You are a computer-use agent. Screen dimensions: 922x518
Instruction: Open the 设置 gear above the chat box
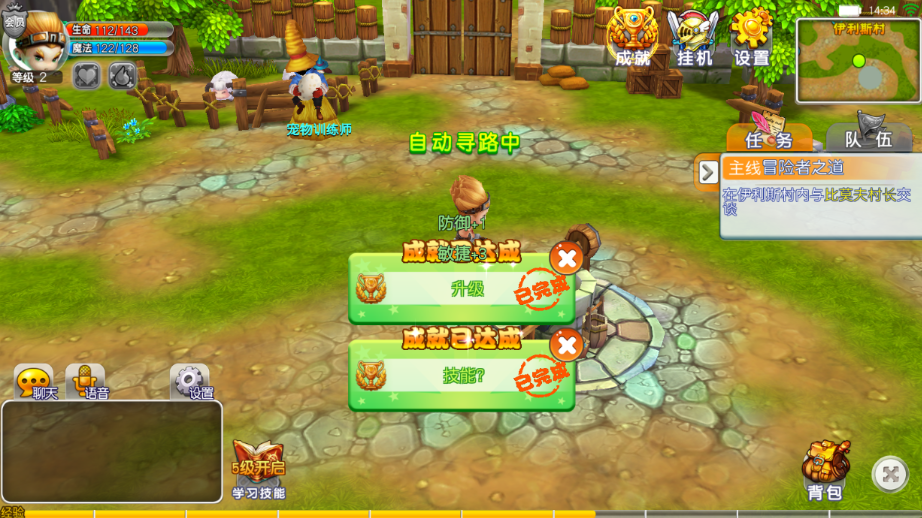pyautogui.click(x=190, y=381)
